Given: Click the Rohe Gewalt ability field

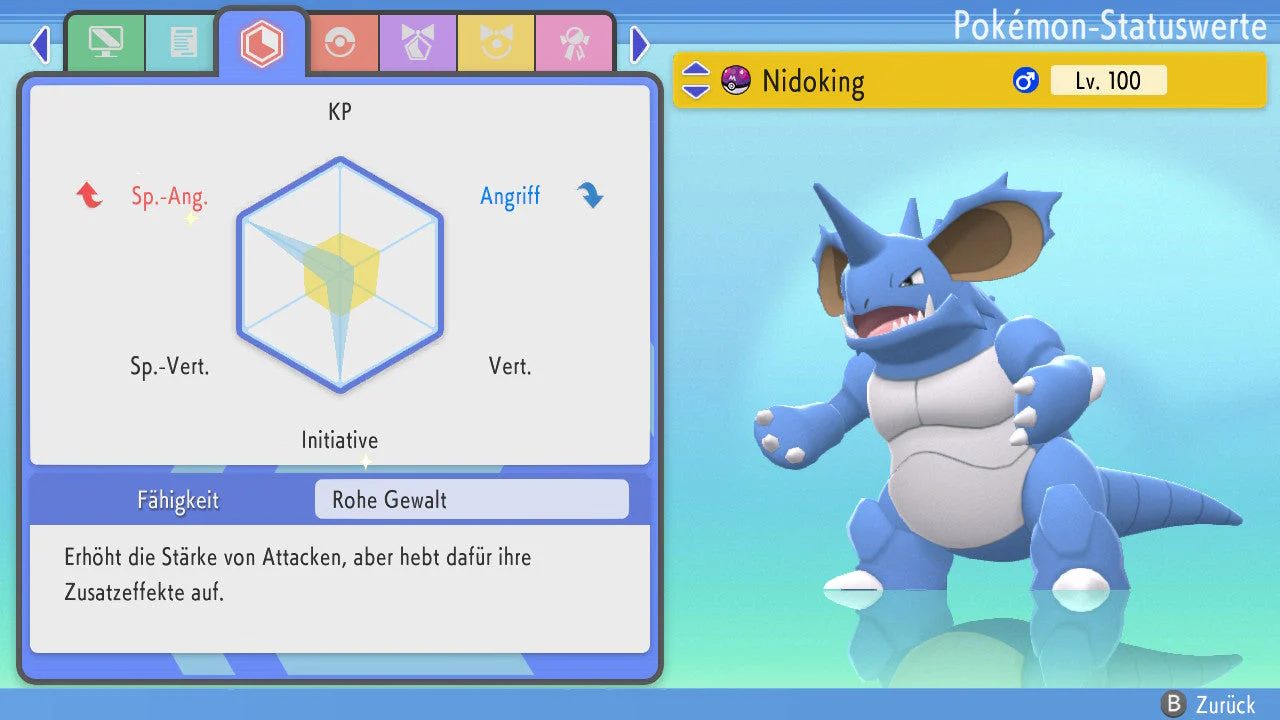Looking at the screenshot, I should pyautogui.click(x=470, y=499).
